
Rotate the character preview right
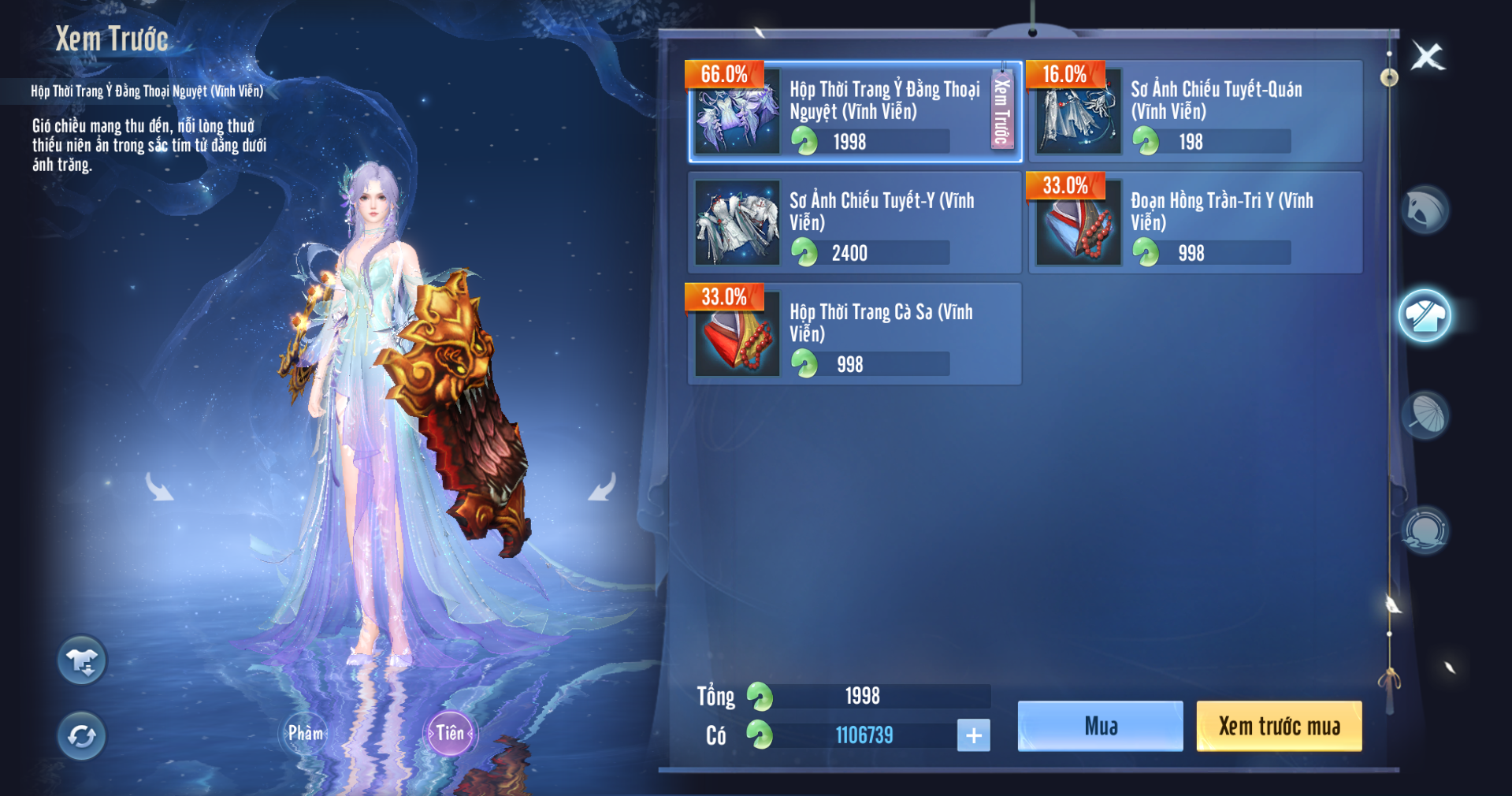coord(603,487)
